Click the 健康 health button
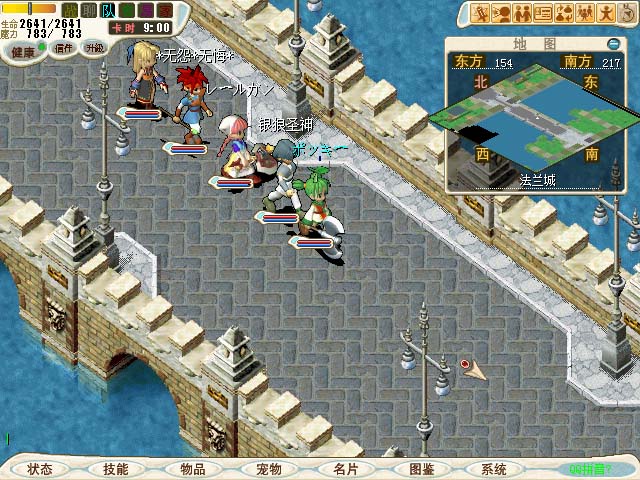Screen dimensions: 640x480 22,48
